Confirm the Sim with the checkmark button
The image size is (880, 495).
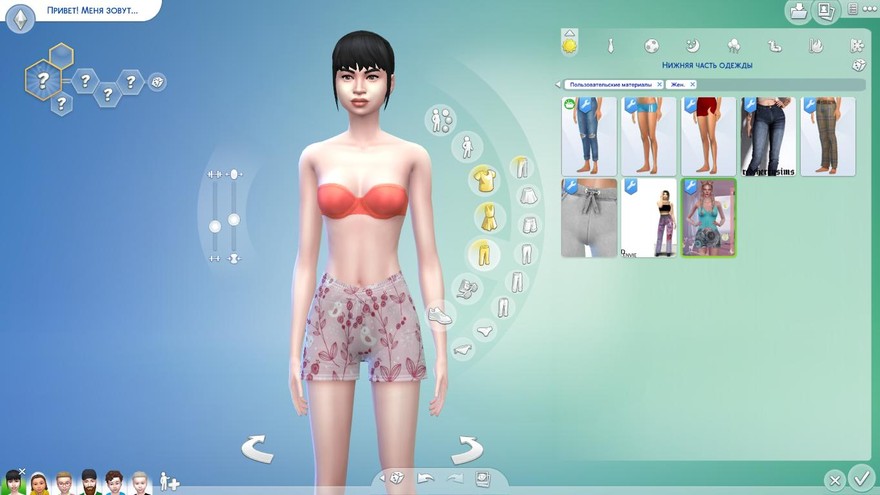(x=860, y=477)
